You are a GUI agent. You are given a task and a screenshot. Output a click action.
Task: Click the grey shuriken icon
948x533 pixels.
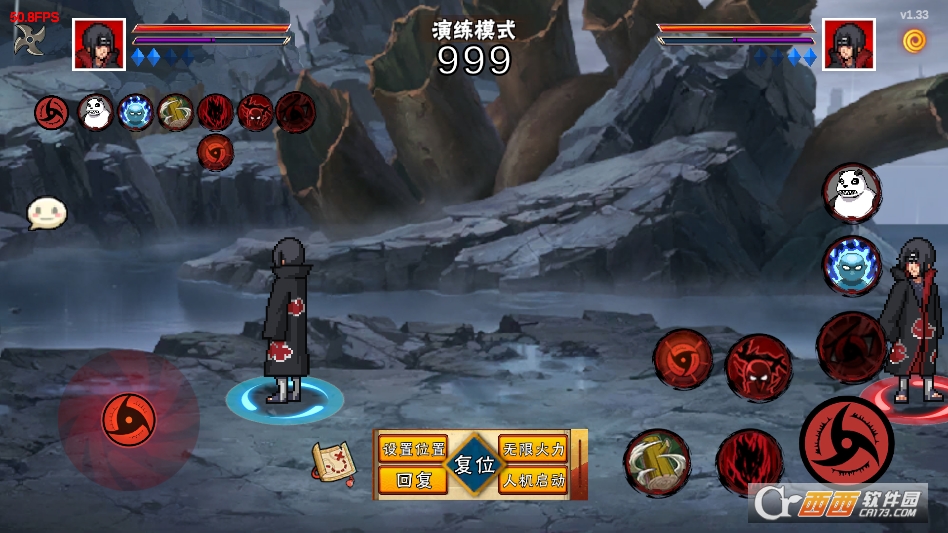click(29, 39)
